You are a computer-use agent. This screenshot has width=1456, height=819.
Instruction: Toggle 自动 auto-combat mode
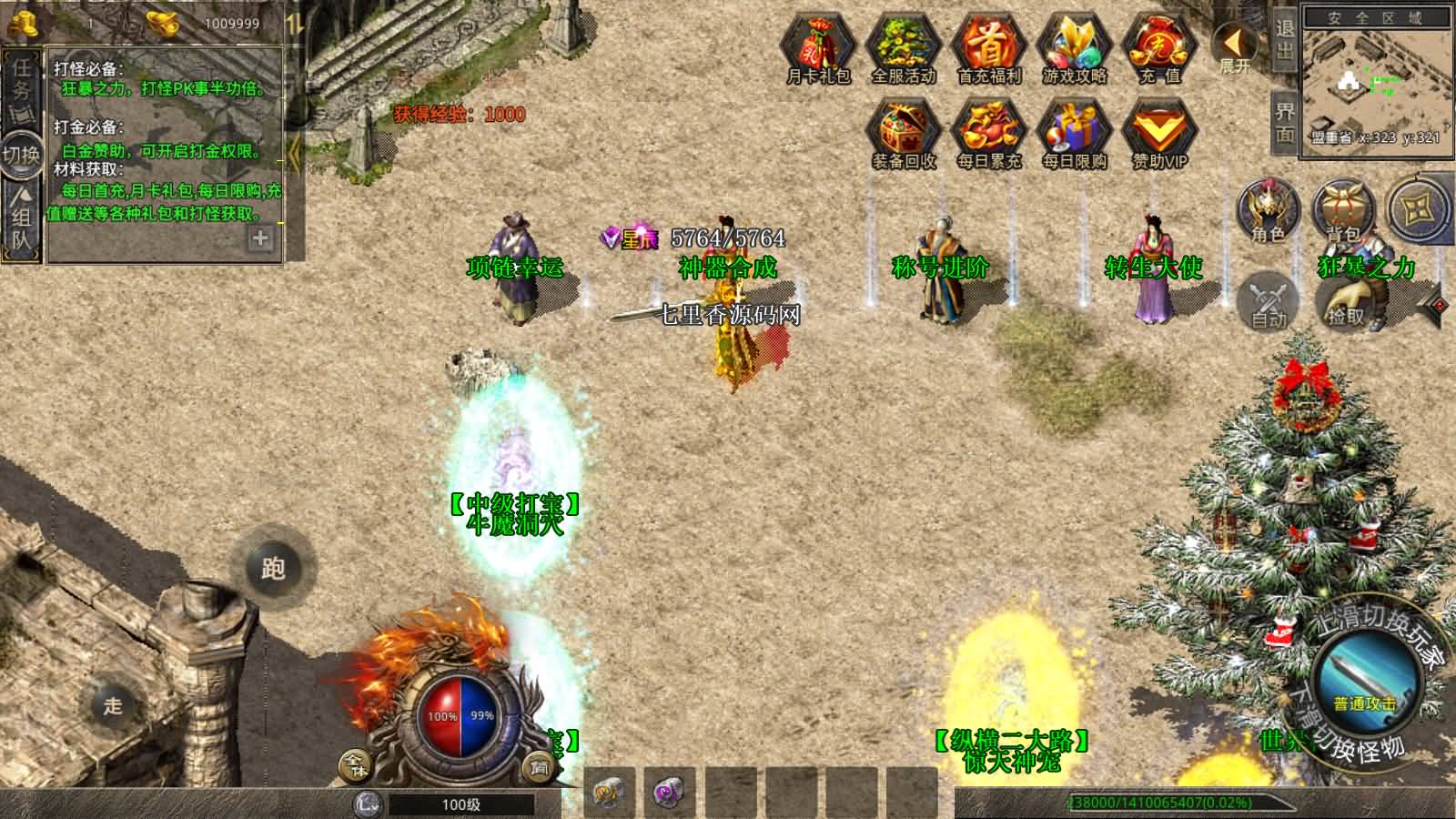(x=1267, y=298)
